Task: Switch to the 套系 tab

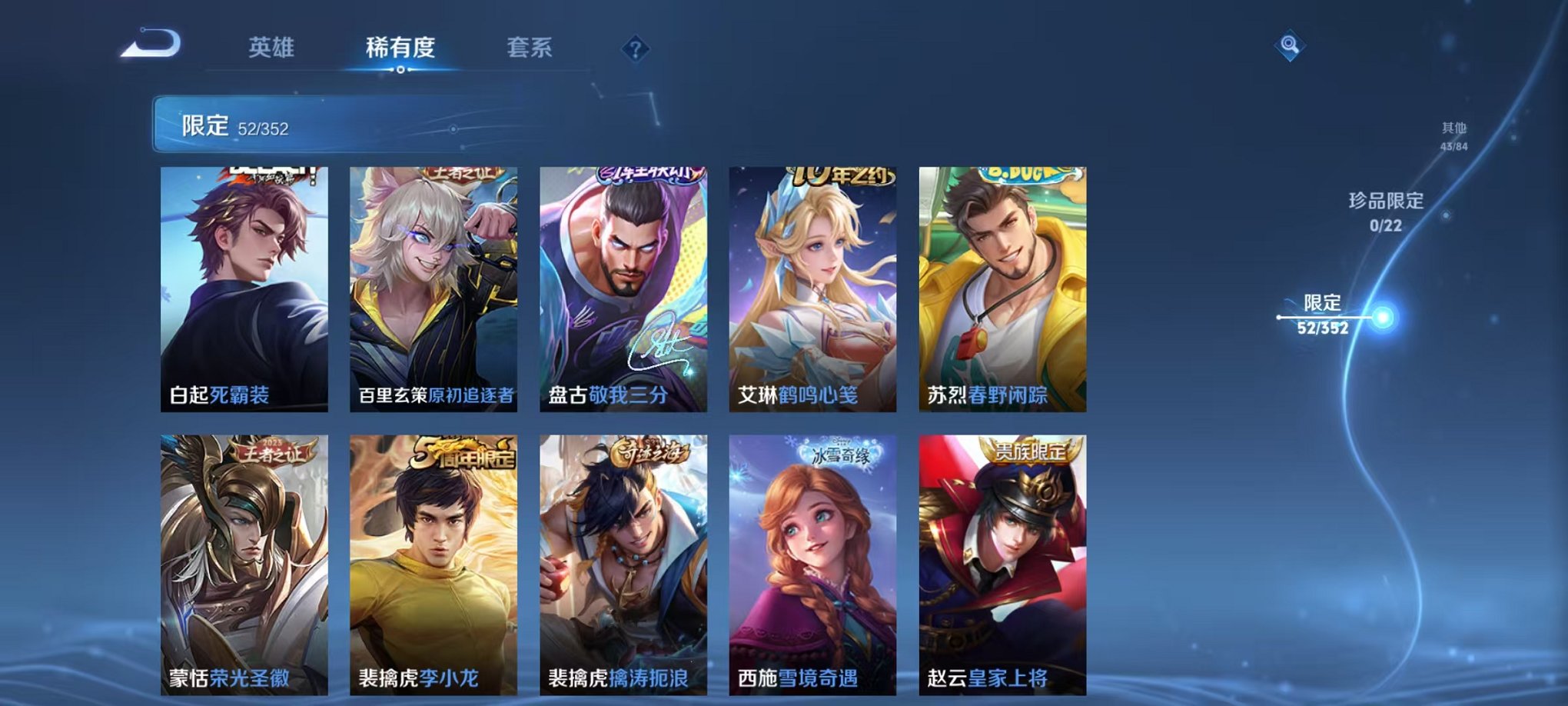Action: coord(537,46)
